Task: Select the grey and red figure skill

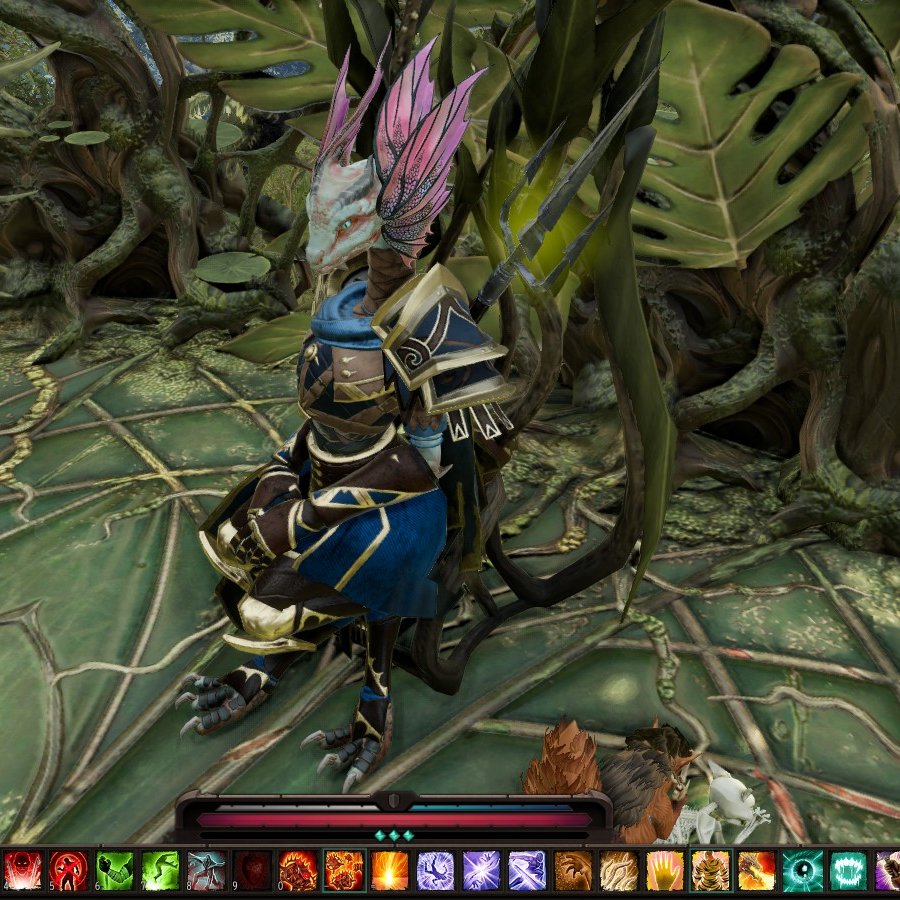Action: [x=206, y=871]
